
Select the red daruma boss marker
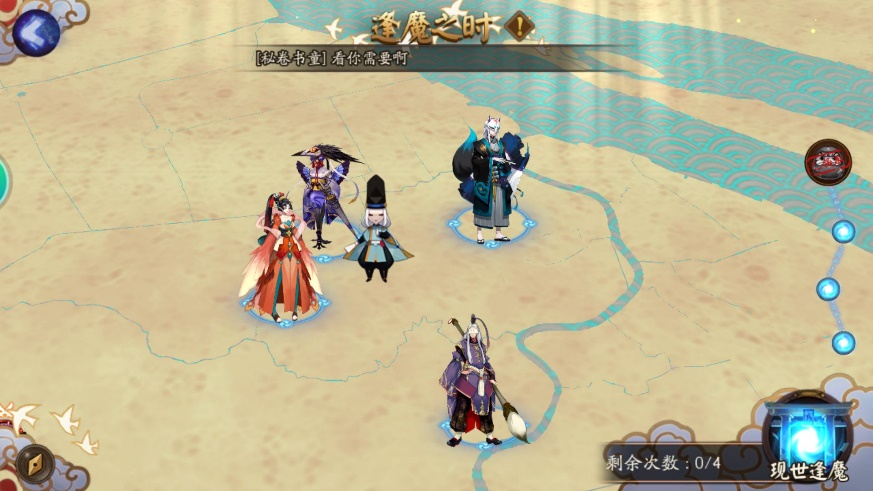[x=828, y=162]
